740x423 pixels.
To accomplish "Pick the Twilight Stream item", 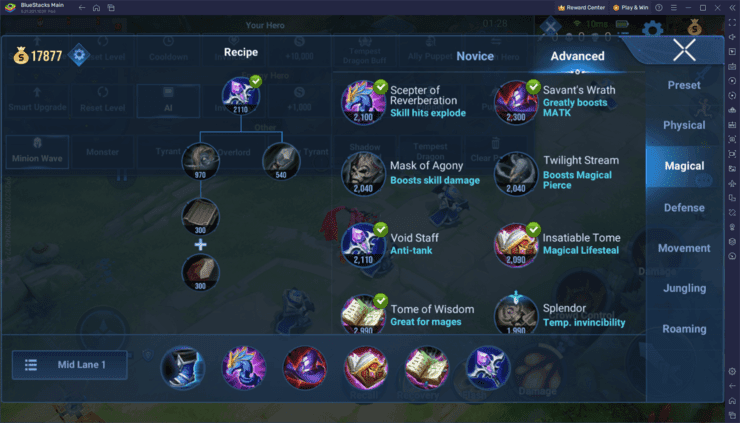I will coord(516,172).
